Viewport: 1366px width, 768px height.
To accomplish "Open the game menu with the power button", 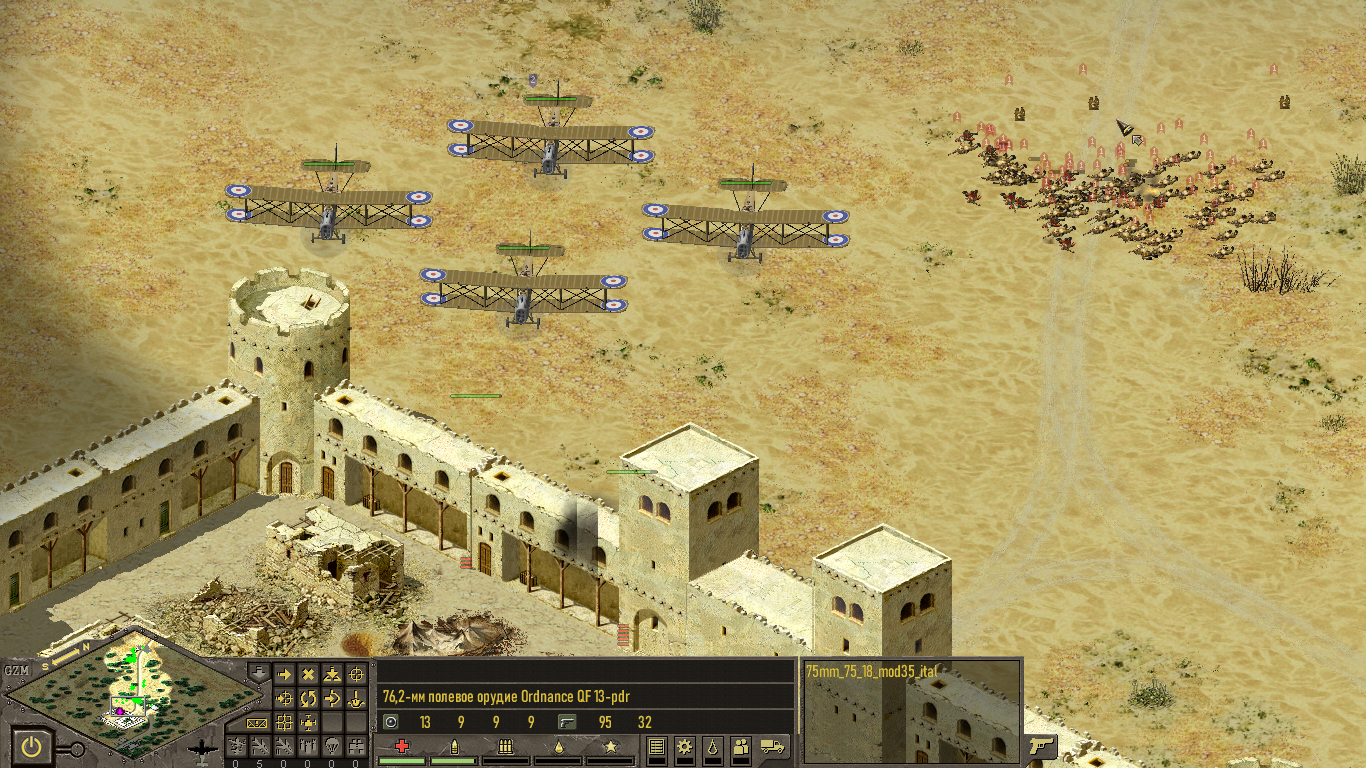I will tap(33, 746).
